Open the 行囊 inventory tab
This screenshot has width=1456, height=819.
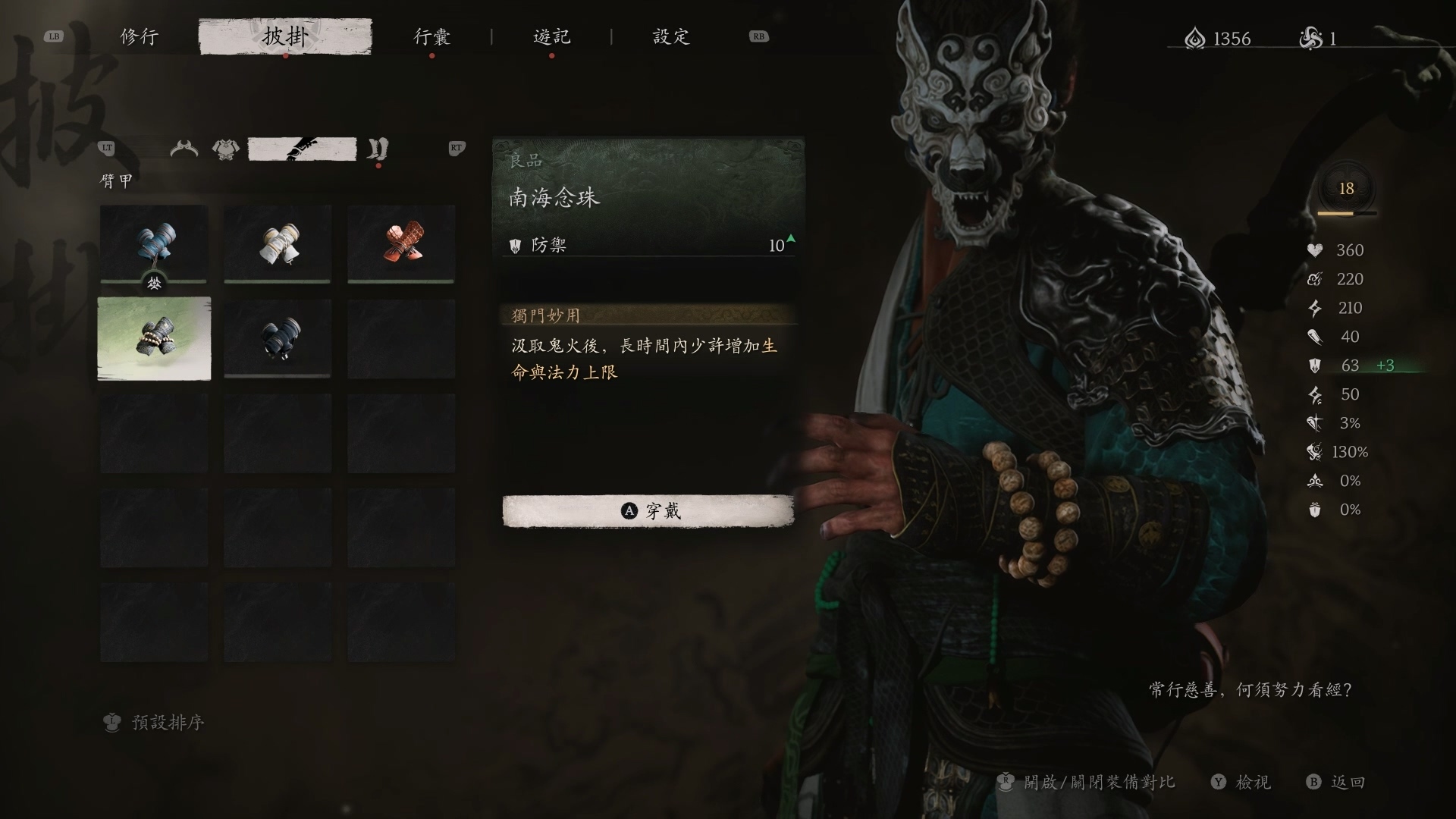(x=432, y=36)
